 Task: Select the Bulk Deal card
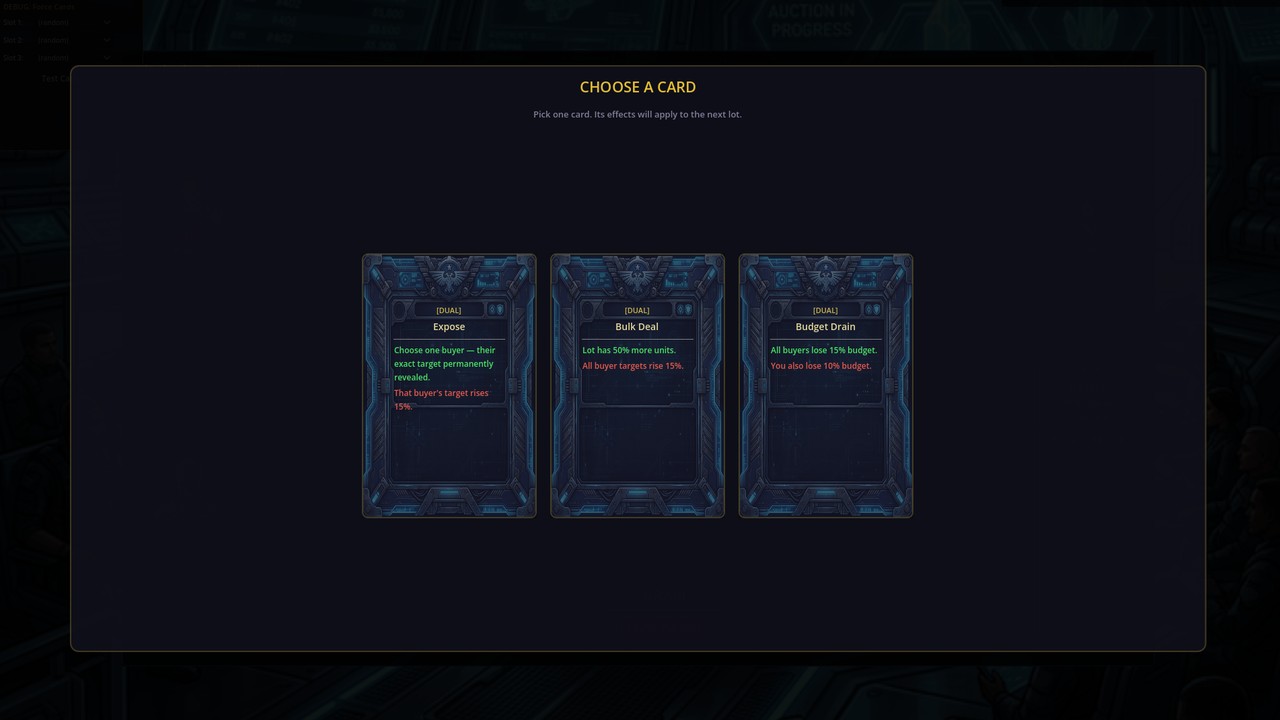click(x=637, y=385)
